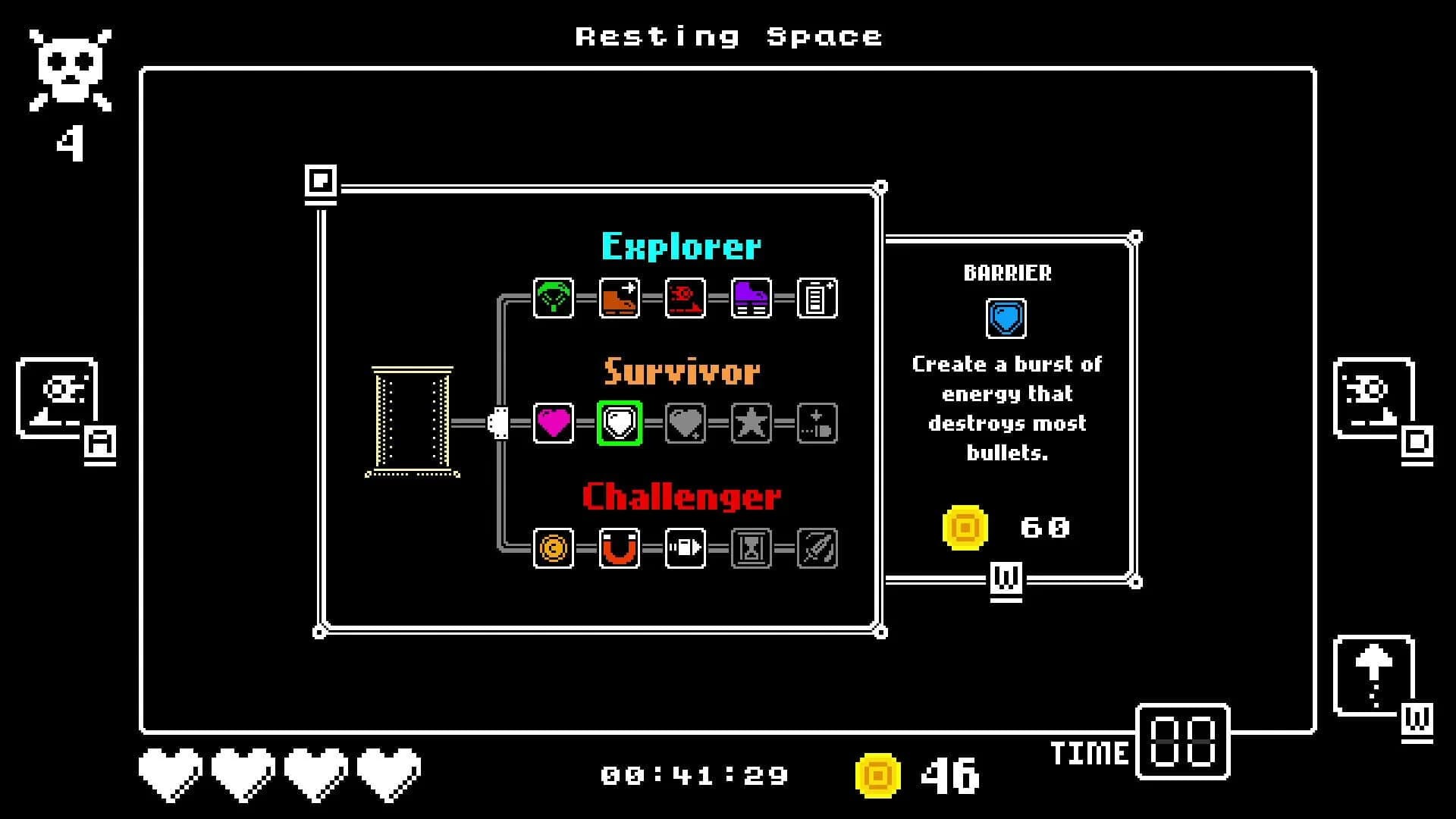Pick the gray star upgrade in Survivor row
1456x819 pixels.
tap(750, 424)
